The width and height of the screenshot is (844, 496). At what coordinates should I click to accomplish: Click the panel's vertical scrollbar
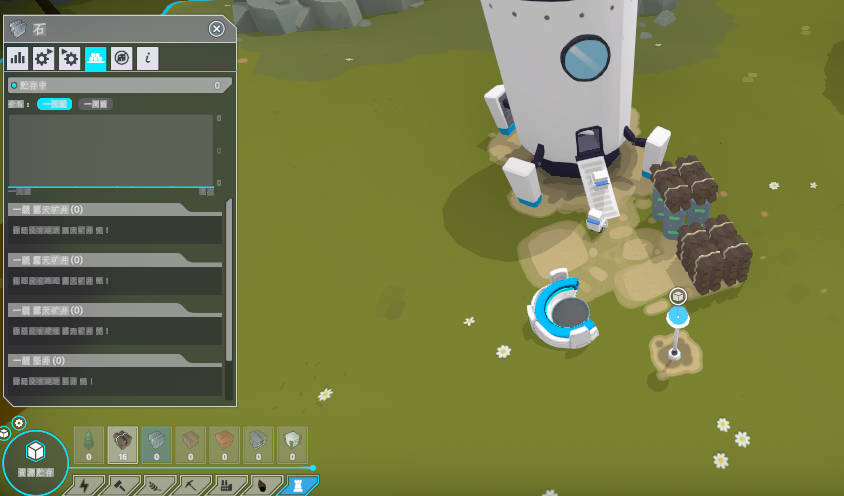point(229,280)
